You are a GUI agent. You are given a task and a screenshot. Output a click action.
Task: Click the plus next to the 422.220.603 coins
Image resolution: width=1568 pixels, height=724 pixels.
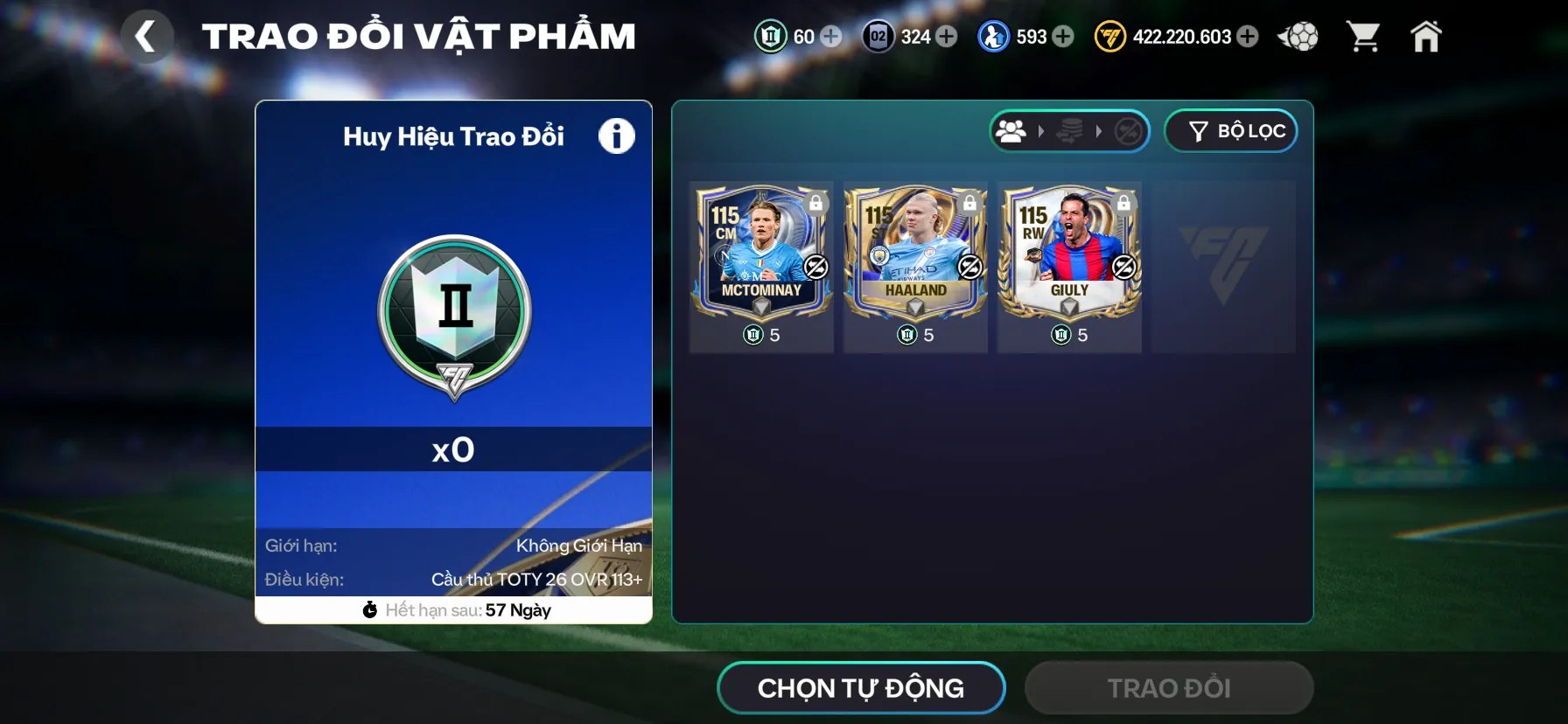click(x=1246, y=37)
